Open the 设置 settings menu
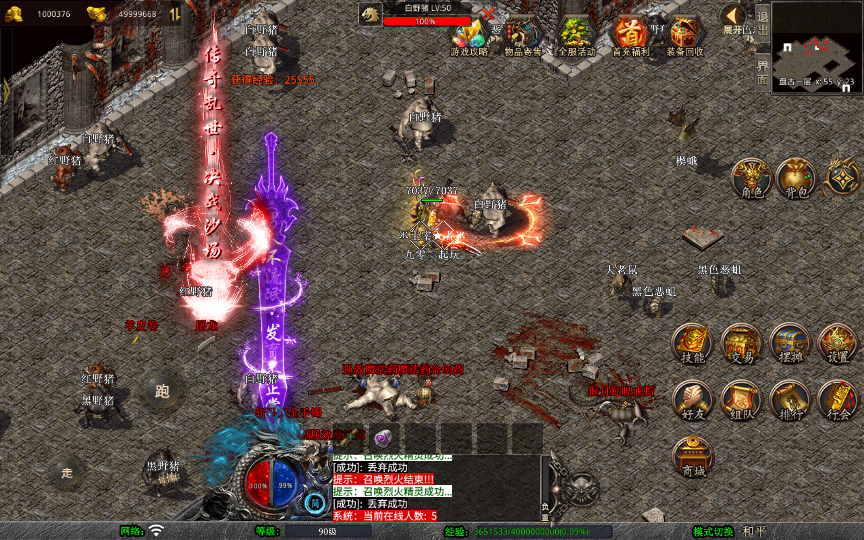Image resolution: width=864 pixels, height=540 pixels. (838, 343)
